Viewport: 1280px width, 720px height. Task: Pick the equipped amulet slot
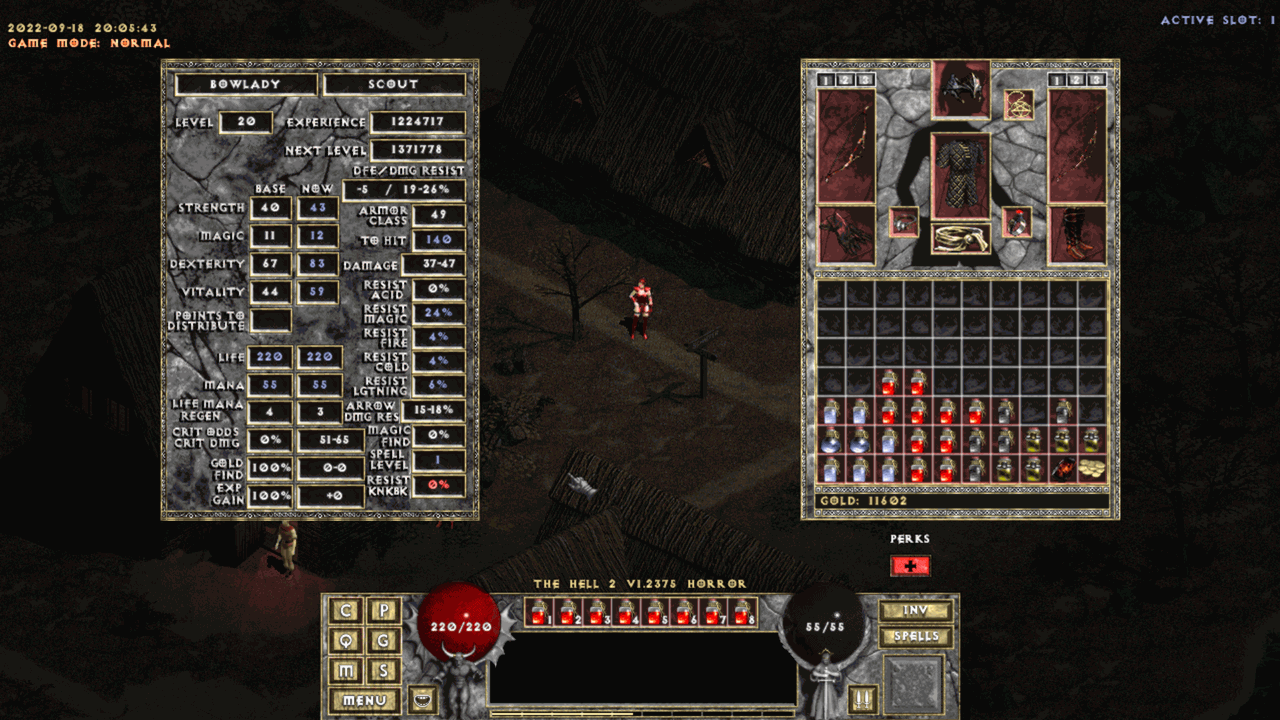1019,104
